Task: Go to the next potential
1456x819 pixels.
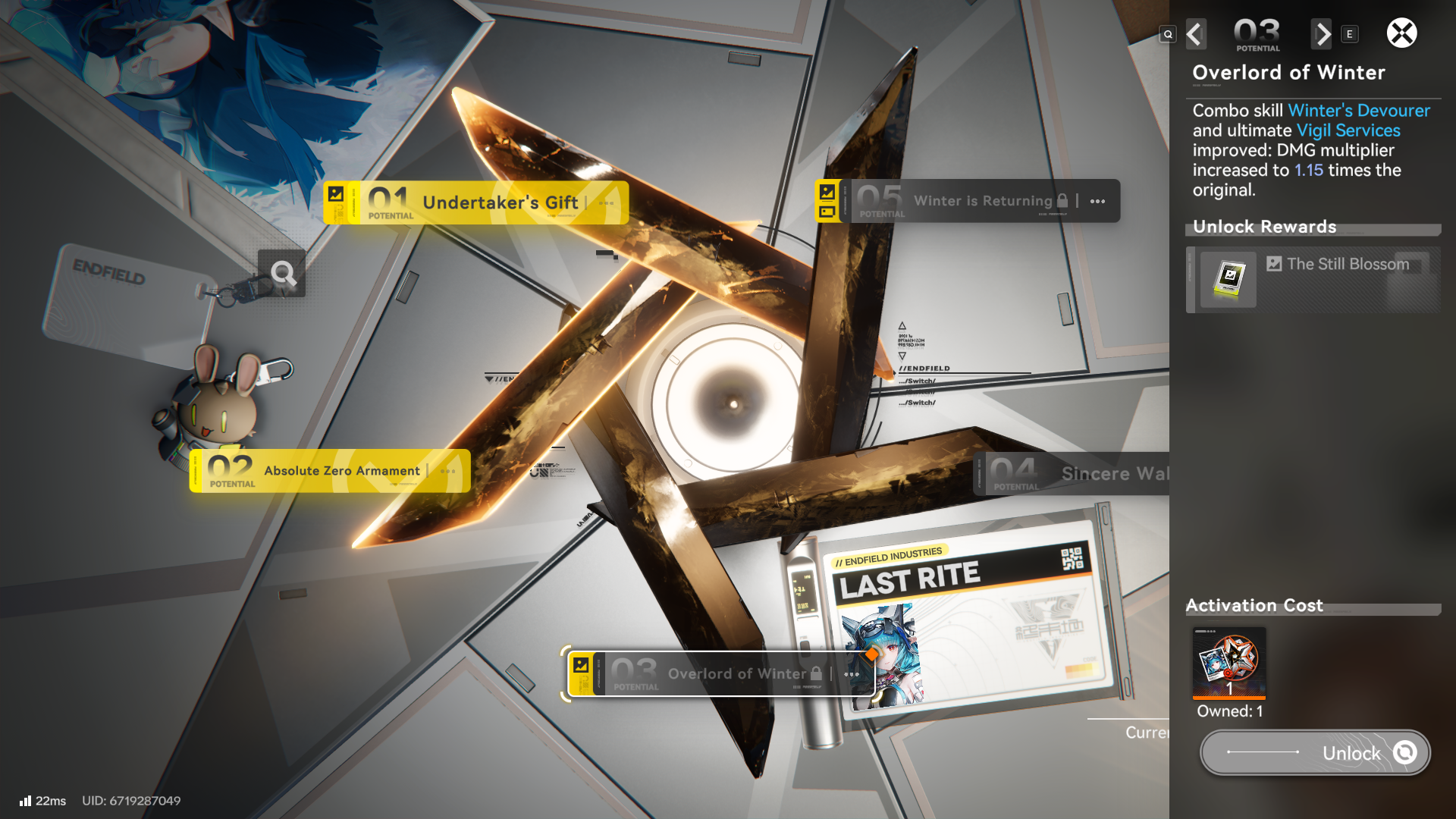Action: tap(1322, 34)
